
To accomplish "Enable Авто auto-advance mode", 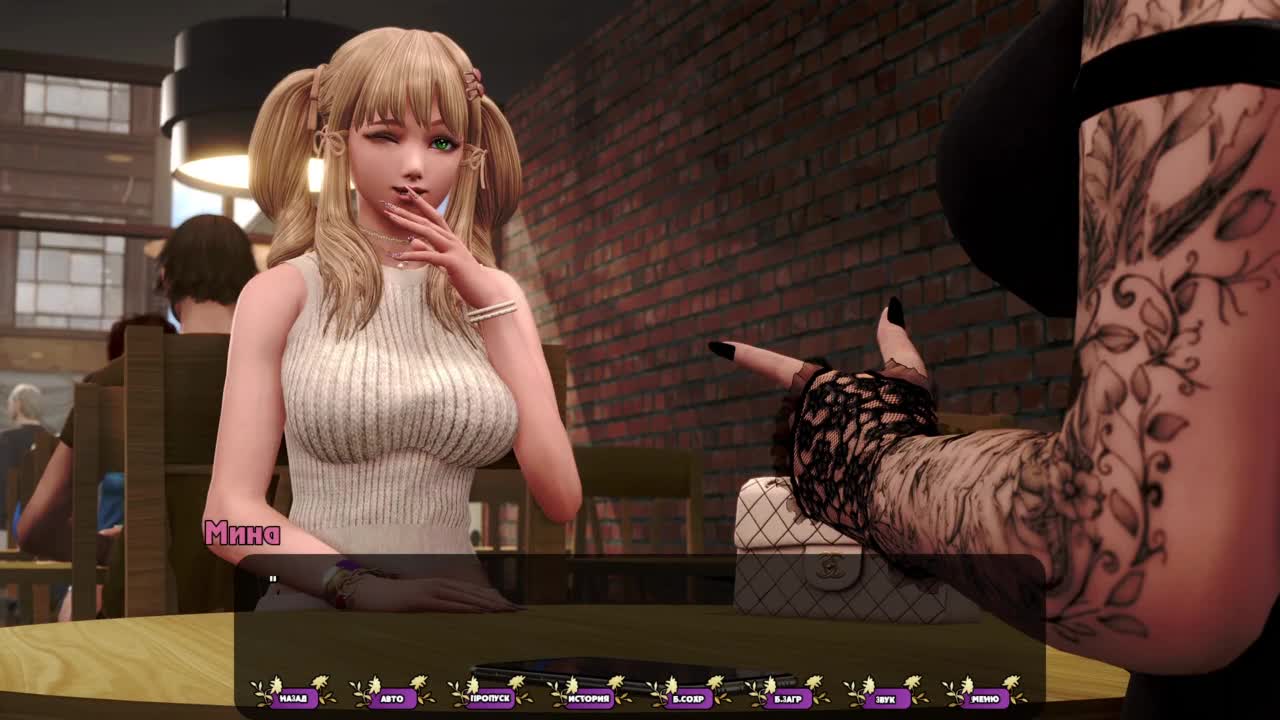I will click(x=392, y=698).
